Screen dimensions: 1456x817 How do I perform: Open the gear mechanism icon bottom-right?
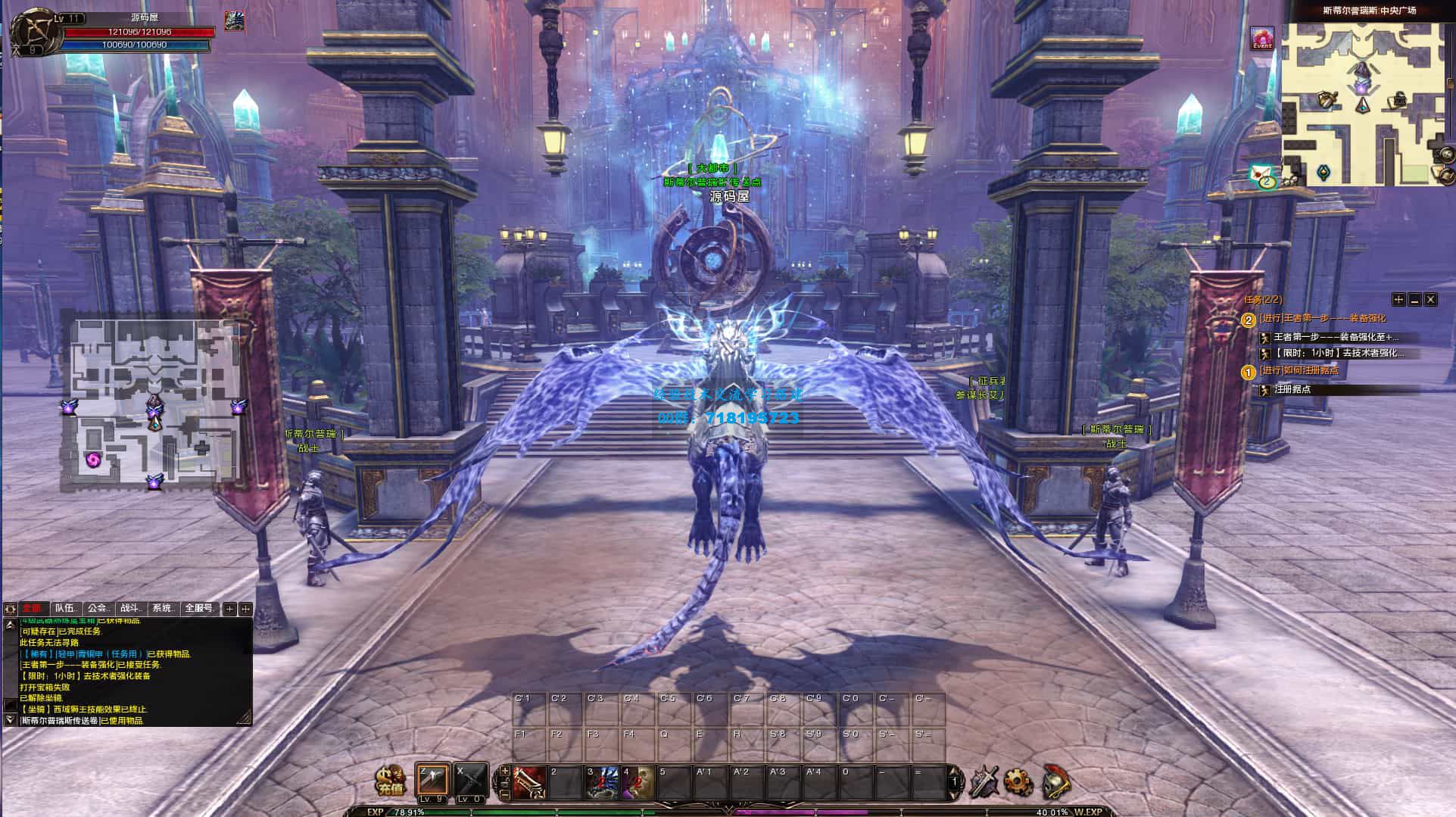point(1017,781)
